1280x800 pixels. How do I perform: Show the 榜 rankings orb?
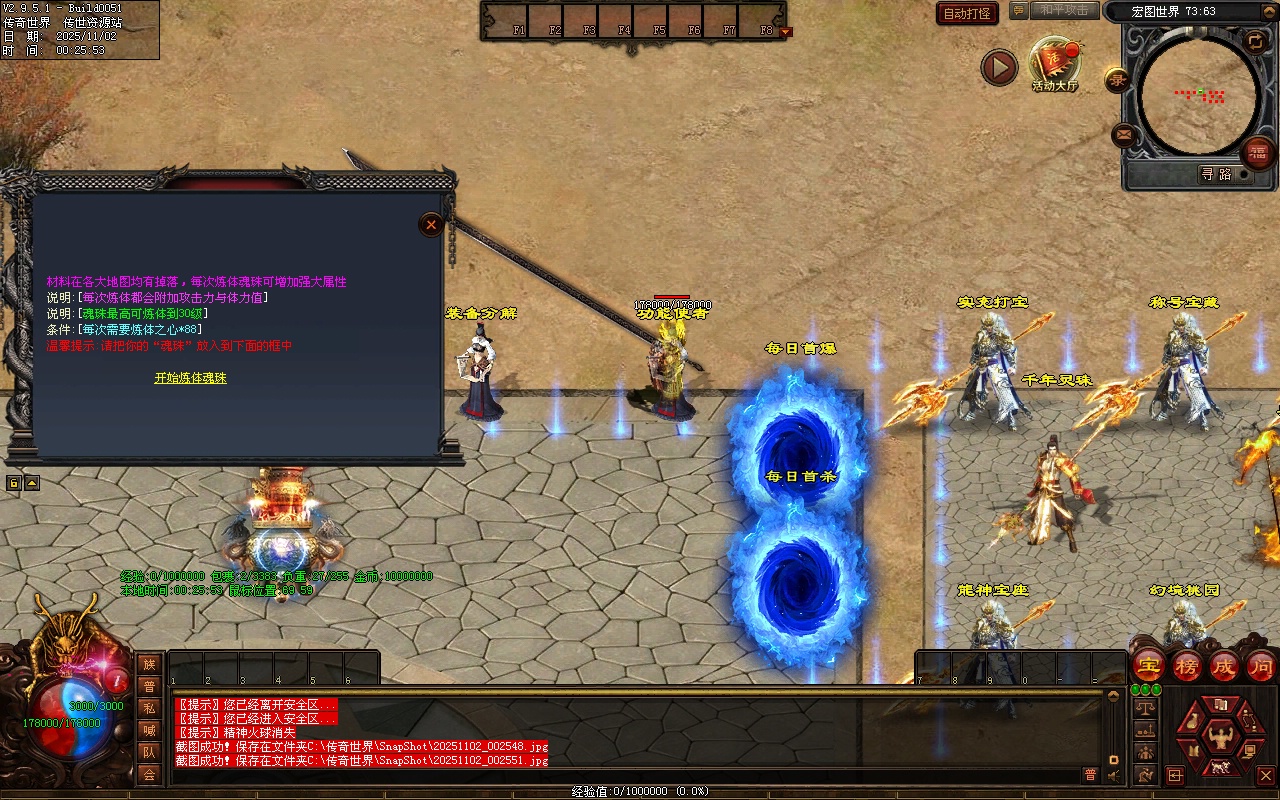click(1187, 665)
